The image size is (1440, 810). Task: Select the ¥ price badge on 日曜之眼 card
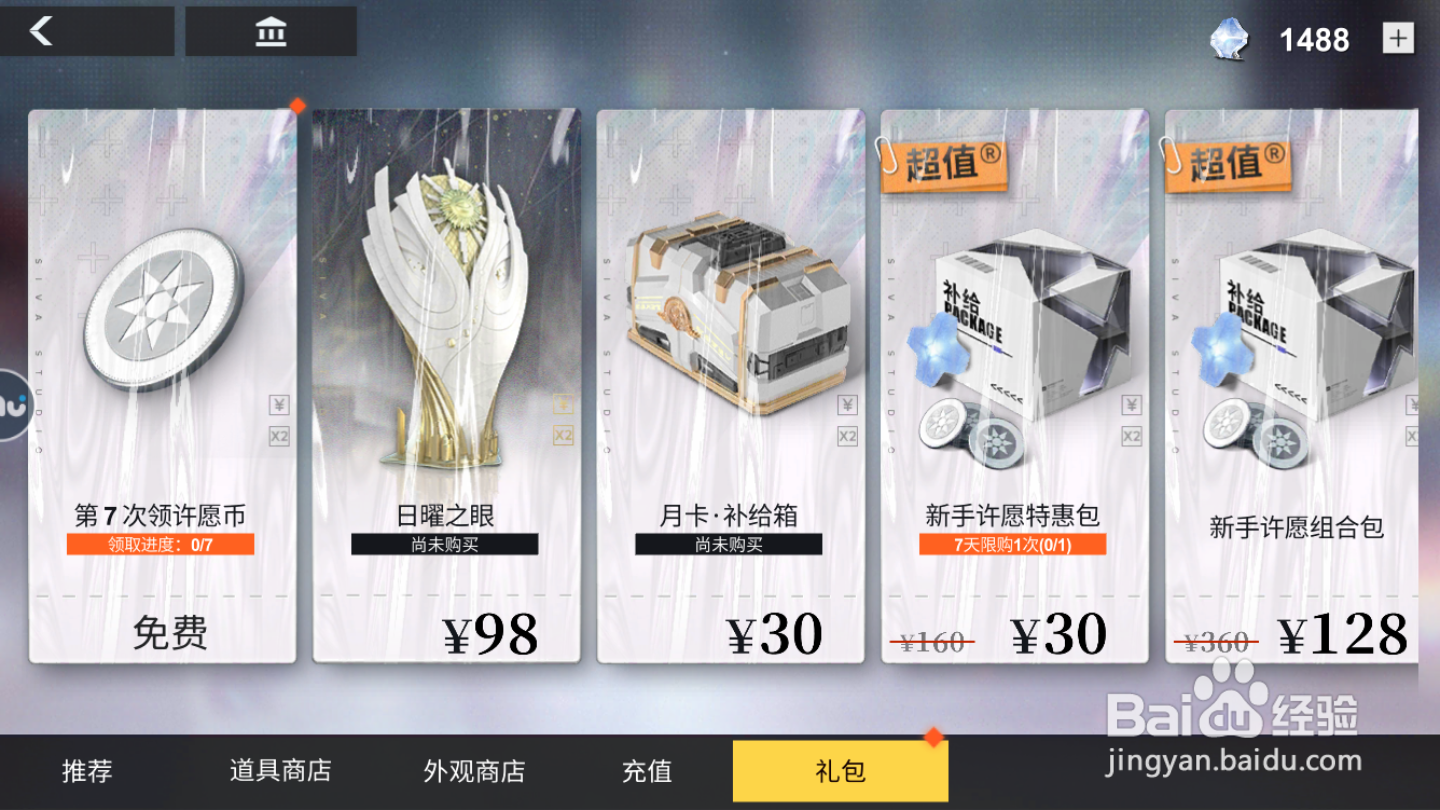point(561,405)
